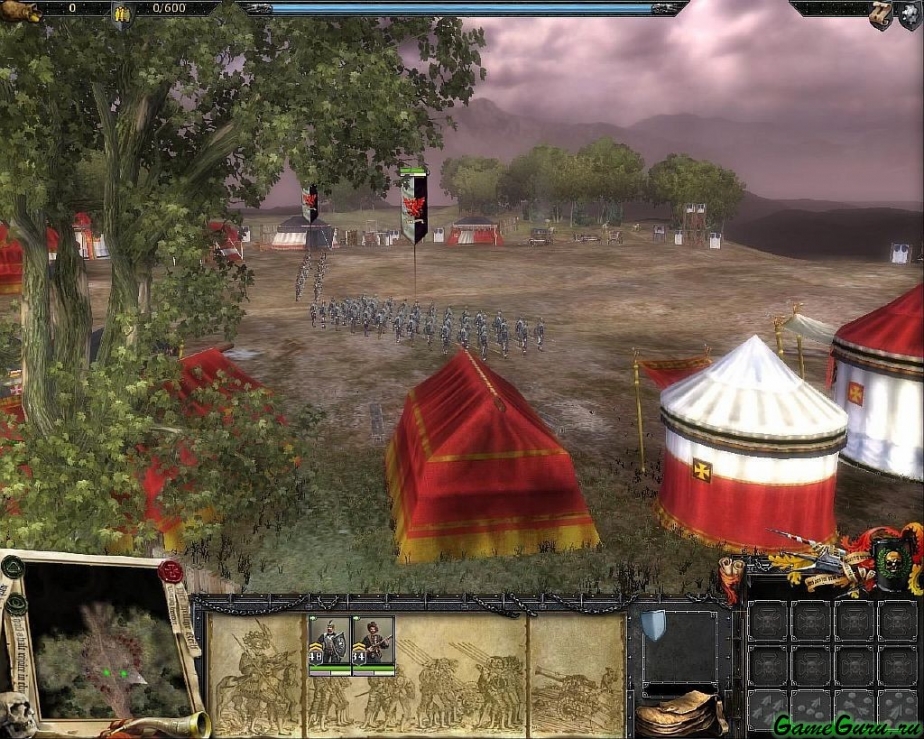The height and width of the screenshot is (739, 924).
Task: Toggle the lower green seal button
Action: [15, 604]
